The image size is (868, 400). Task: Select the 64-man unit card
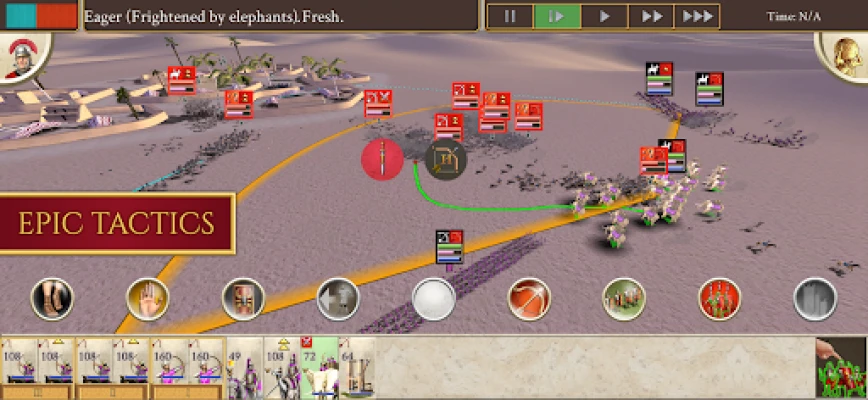point(356,367)
